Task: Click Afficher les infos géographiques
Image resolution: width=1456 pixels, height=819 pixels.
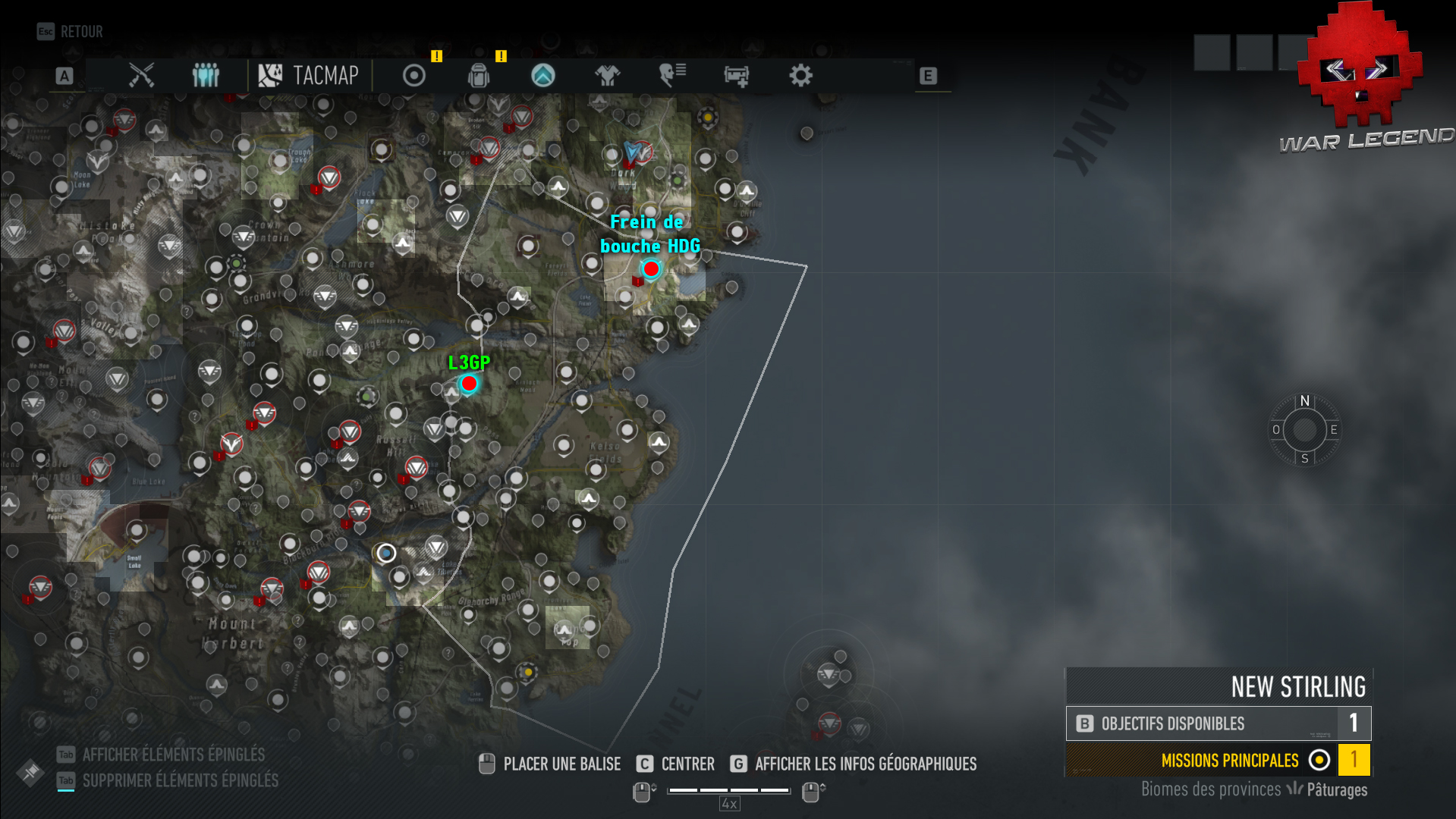Action: (866, 764)
